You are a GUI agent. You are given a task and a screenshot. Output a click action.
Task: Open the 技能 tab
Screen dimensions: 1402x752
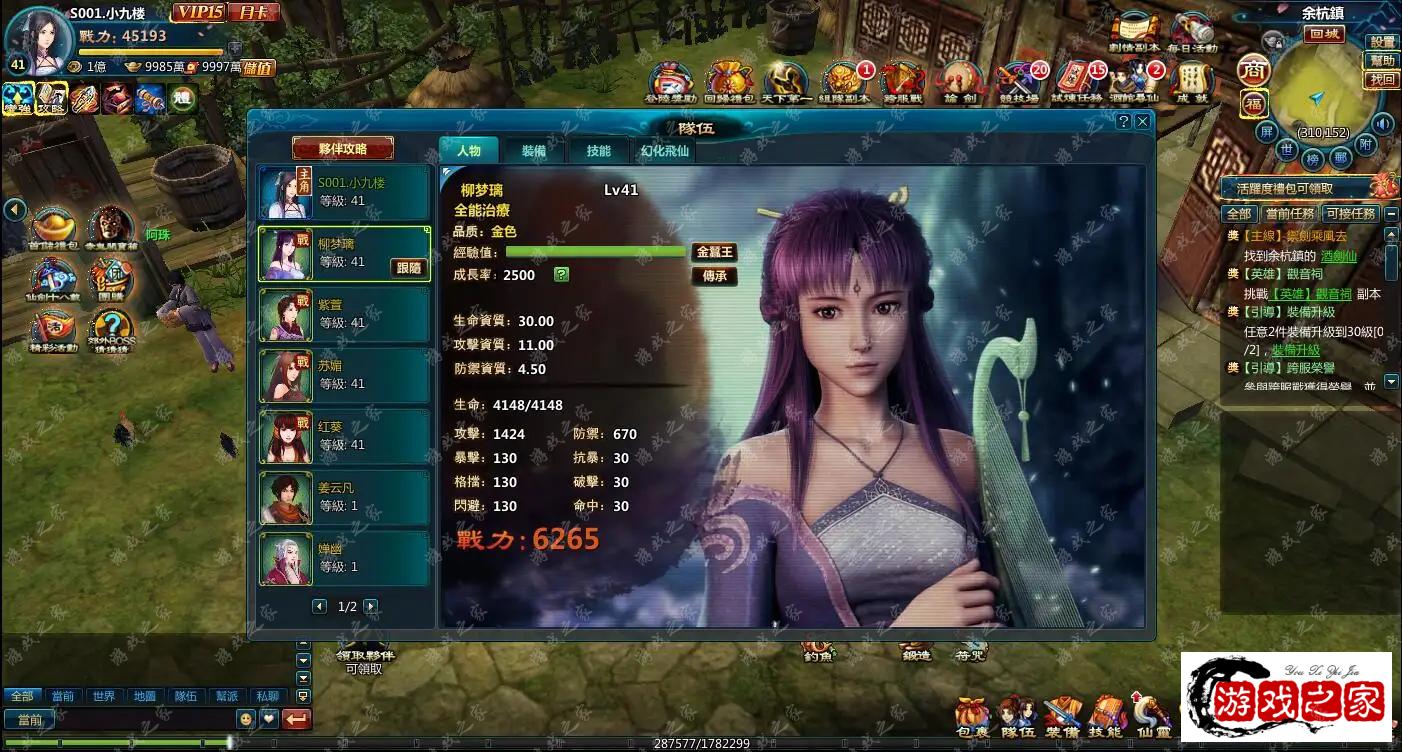[x=598, y=151]
